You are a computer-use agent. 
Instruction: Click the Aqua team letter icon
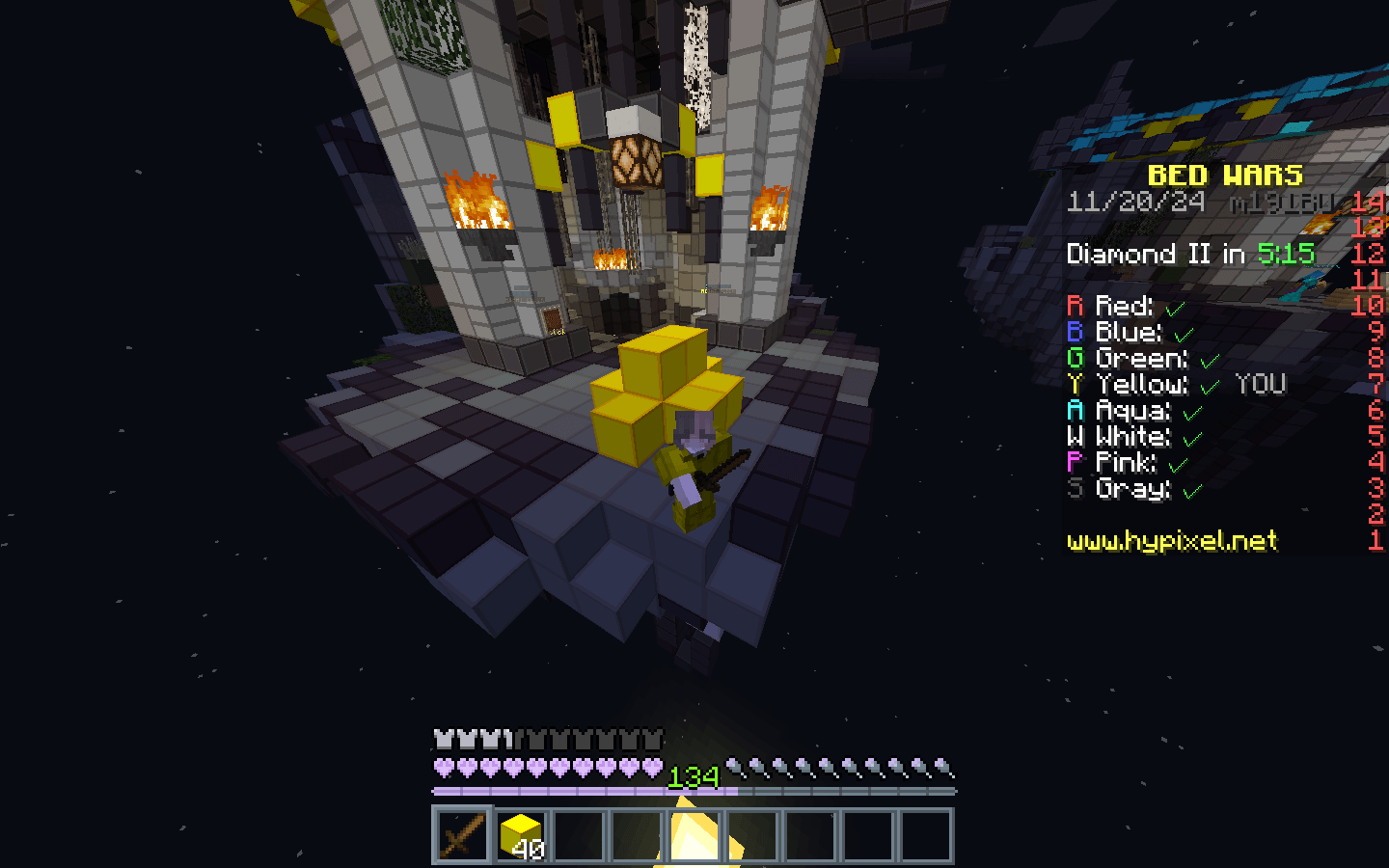(x=1076, y=411)
